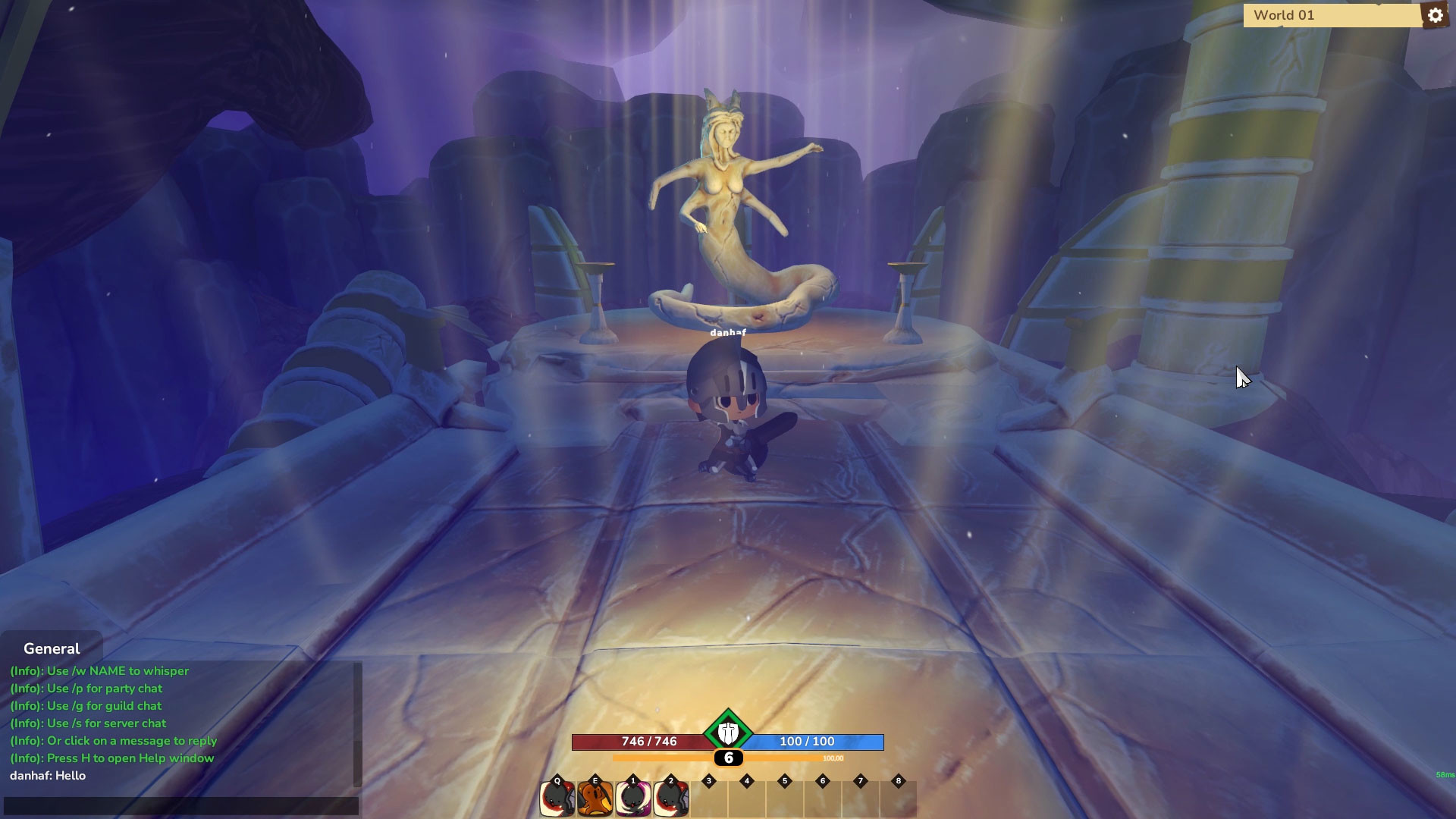Viewport: 1456px width, 819px height.
Task: Click the purple skill in slot 1
Action: pos(632,797)
